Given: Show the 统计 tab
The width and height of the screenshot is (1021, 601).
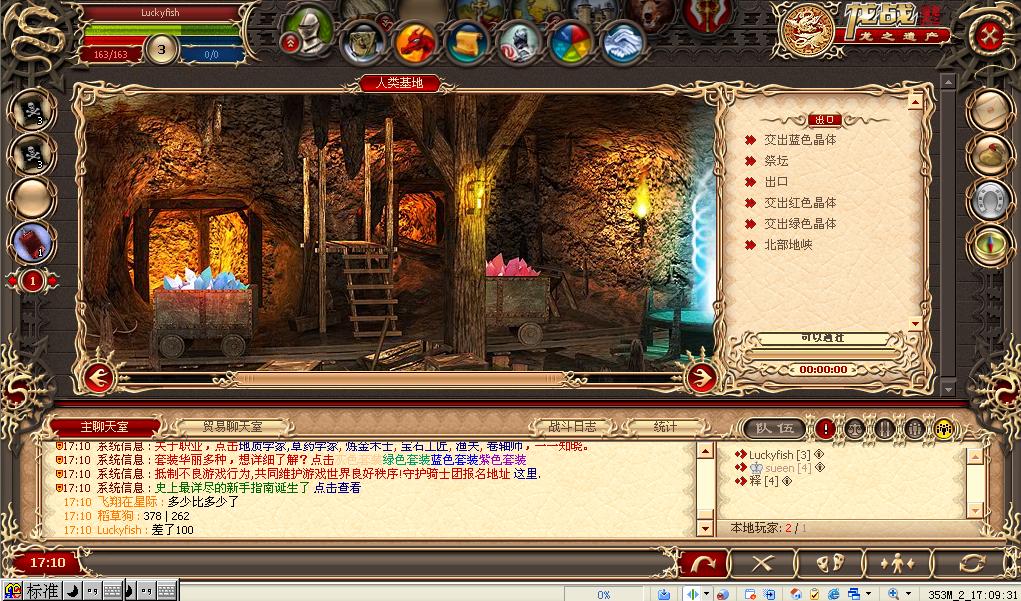Looking at the screenshot, I should click(x=666, y=427).
